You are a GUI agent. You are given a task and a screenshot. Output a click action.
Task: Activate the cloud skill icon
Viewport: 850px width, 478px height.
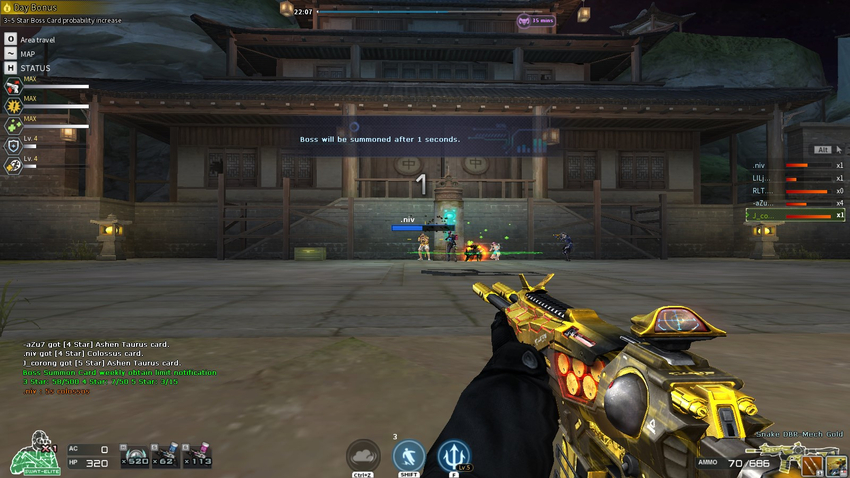pyautogui.click(x=363, y=456)
